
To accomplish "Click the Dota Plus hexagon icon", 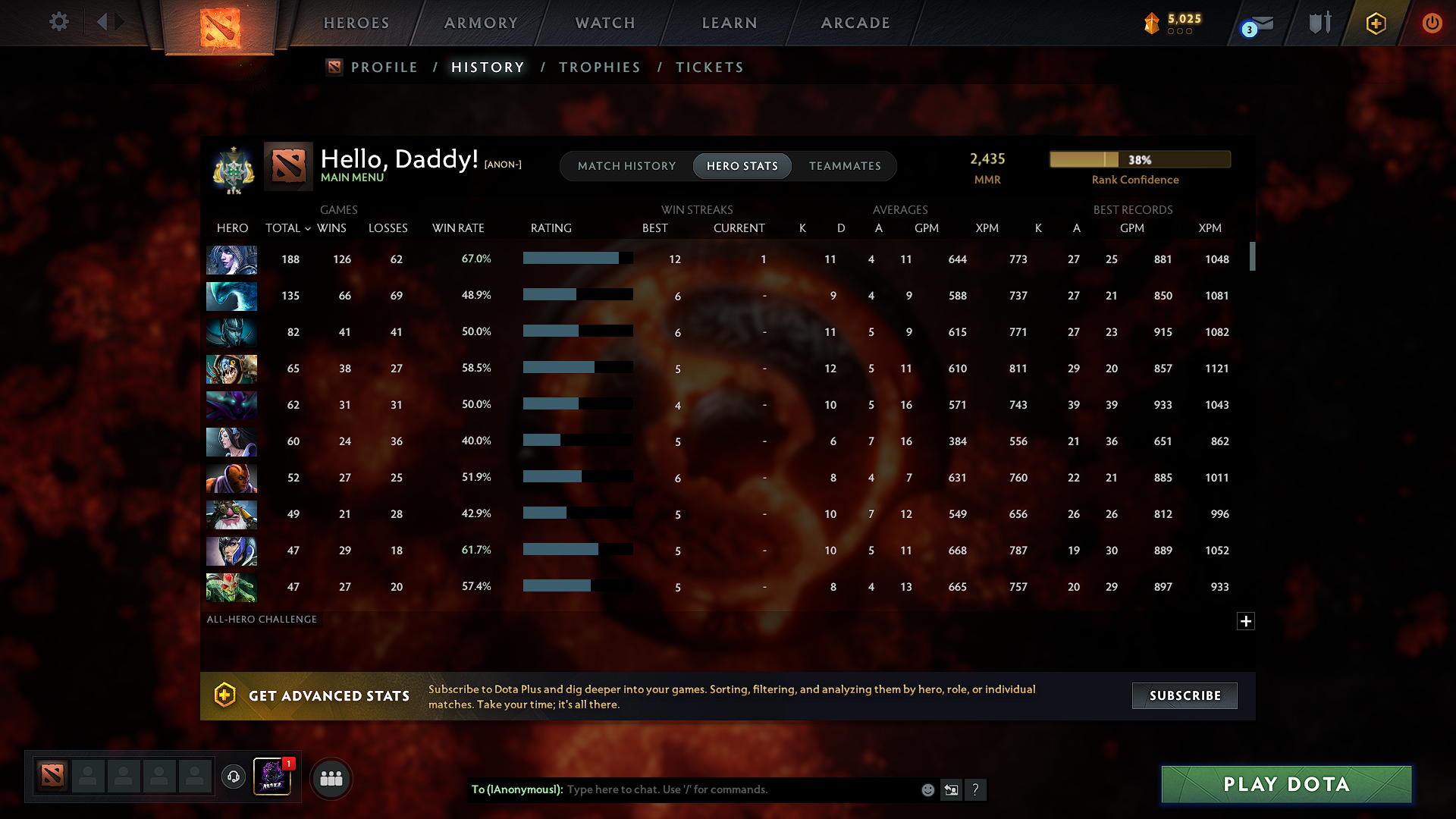I will point(1375,23).
